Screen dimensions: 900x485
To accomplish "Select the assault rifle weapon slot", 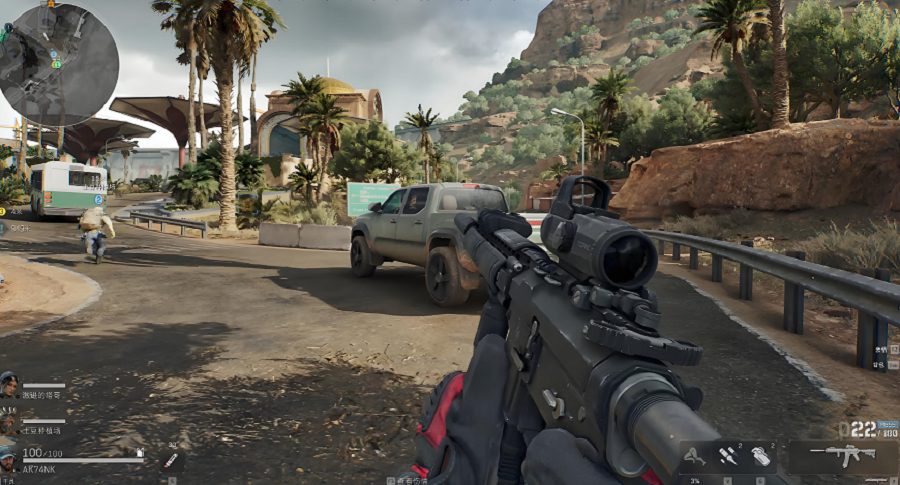I will pos(842,456).
